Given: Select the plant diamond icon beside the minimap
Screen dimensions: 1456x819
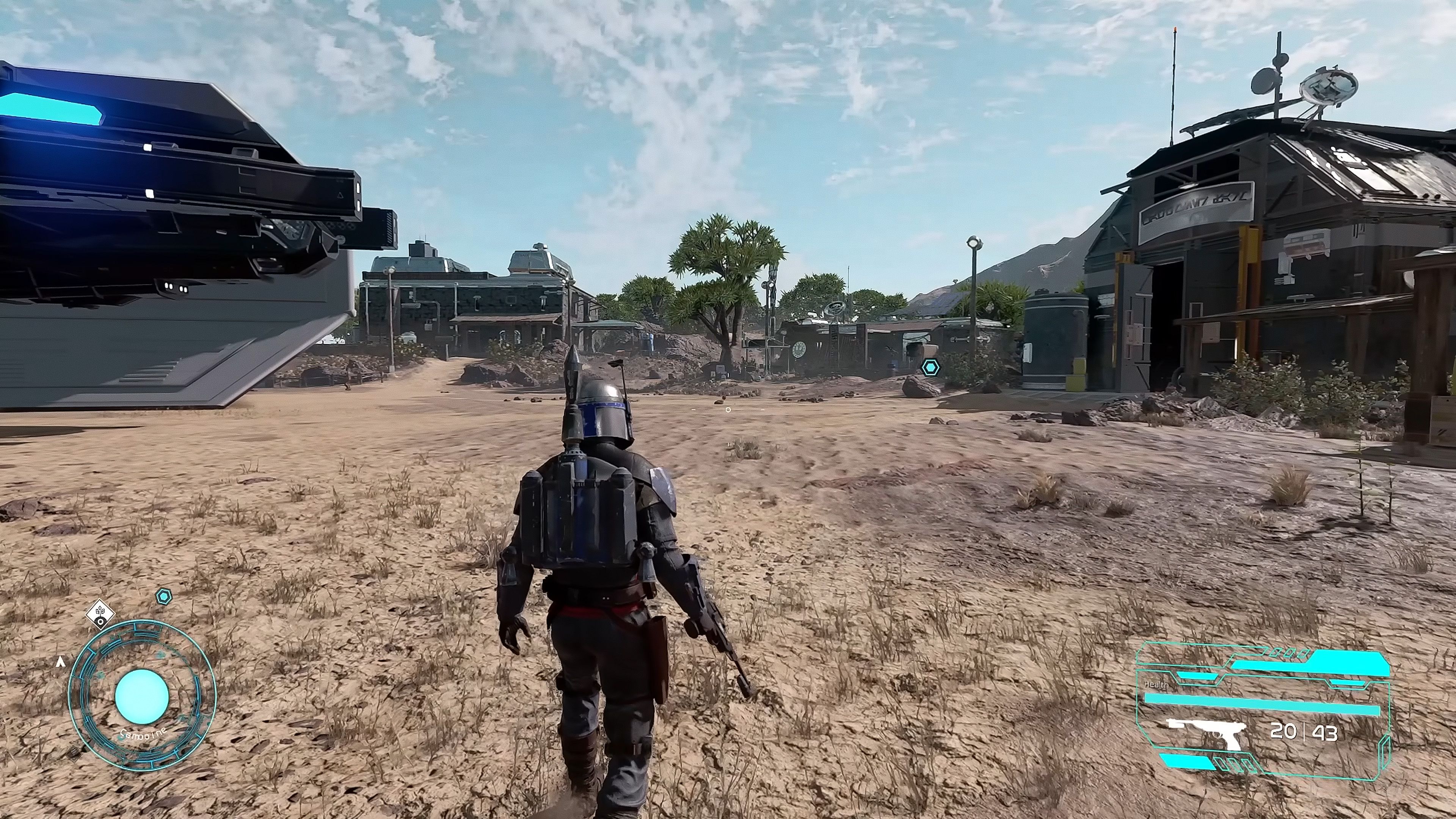Looking at the screenshot, I should point(100,614).
